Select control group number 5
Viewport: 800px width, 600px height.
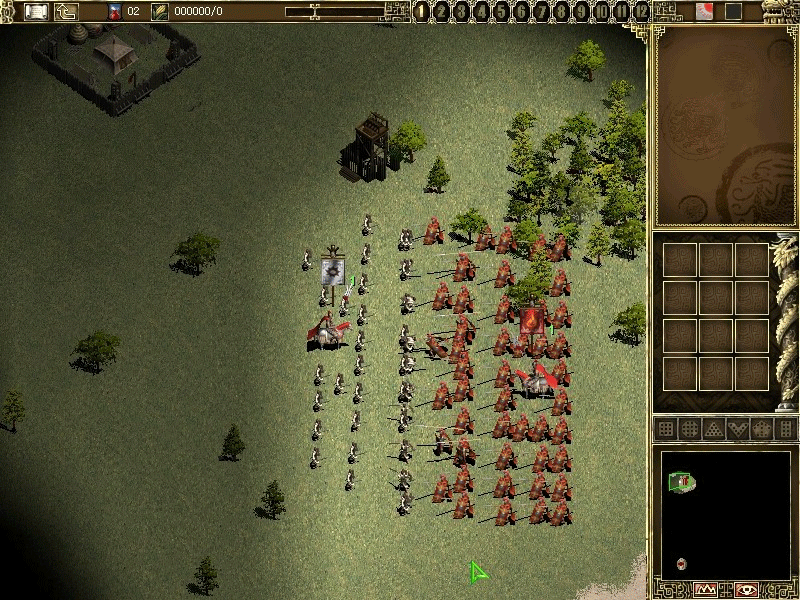click(503, 12)
